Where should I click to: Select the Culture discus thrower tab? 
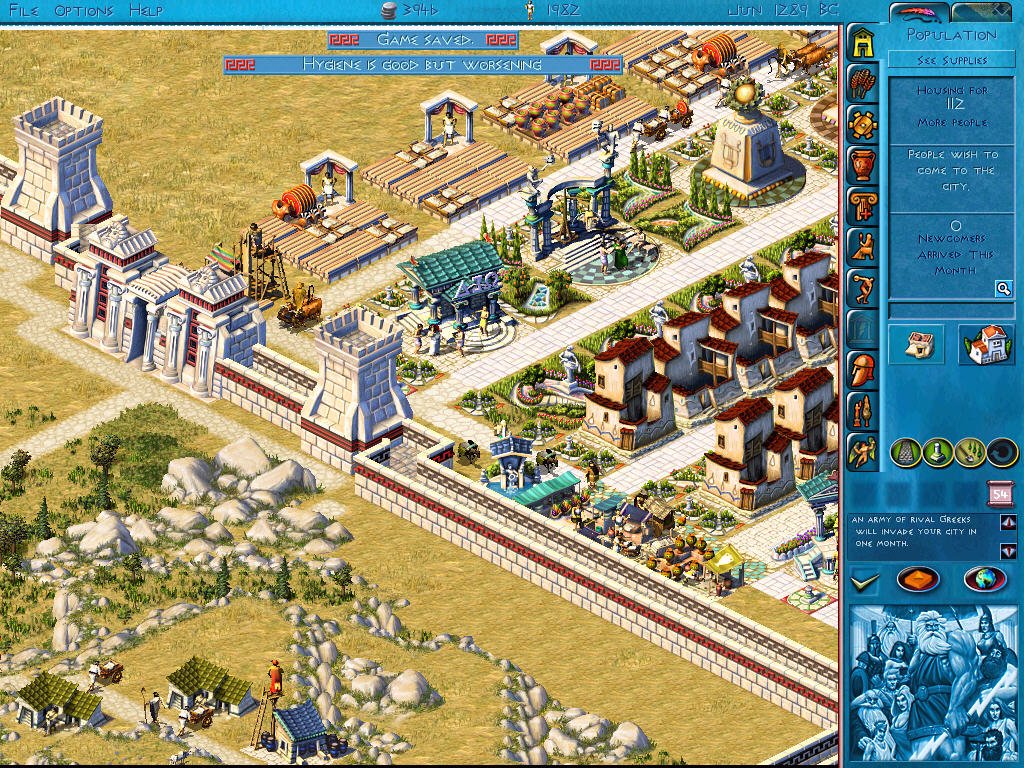tap(862, 287)
